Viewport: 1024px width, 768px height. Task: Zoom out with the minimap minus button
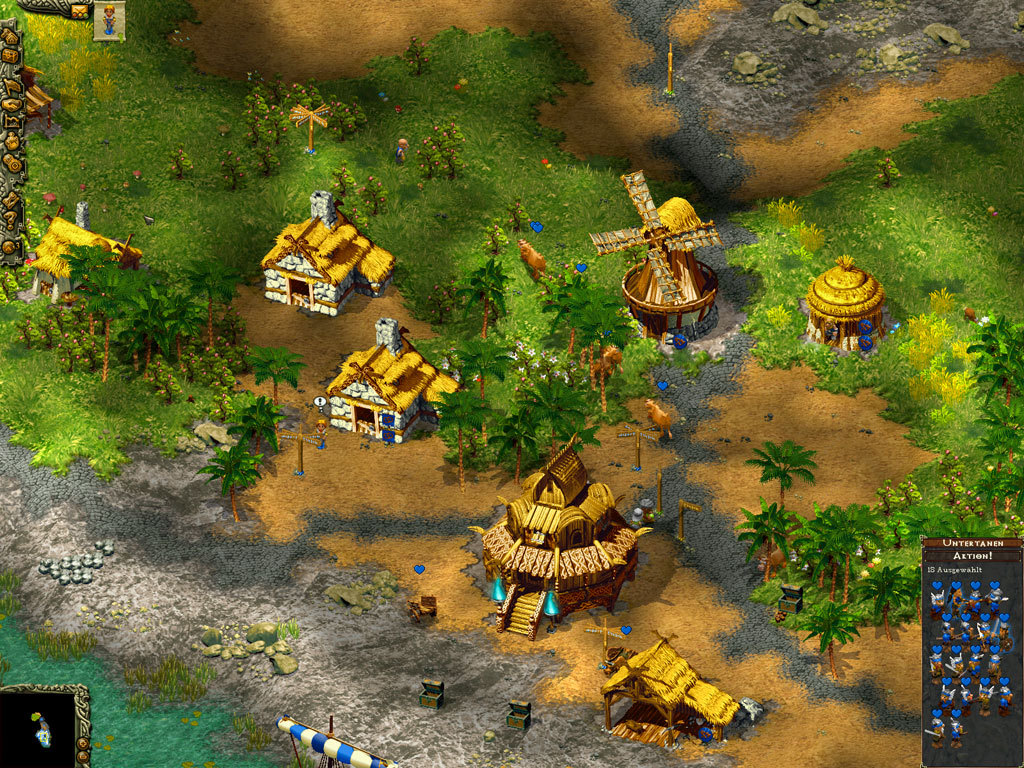point(83,757)
